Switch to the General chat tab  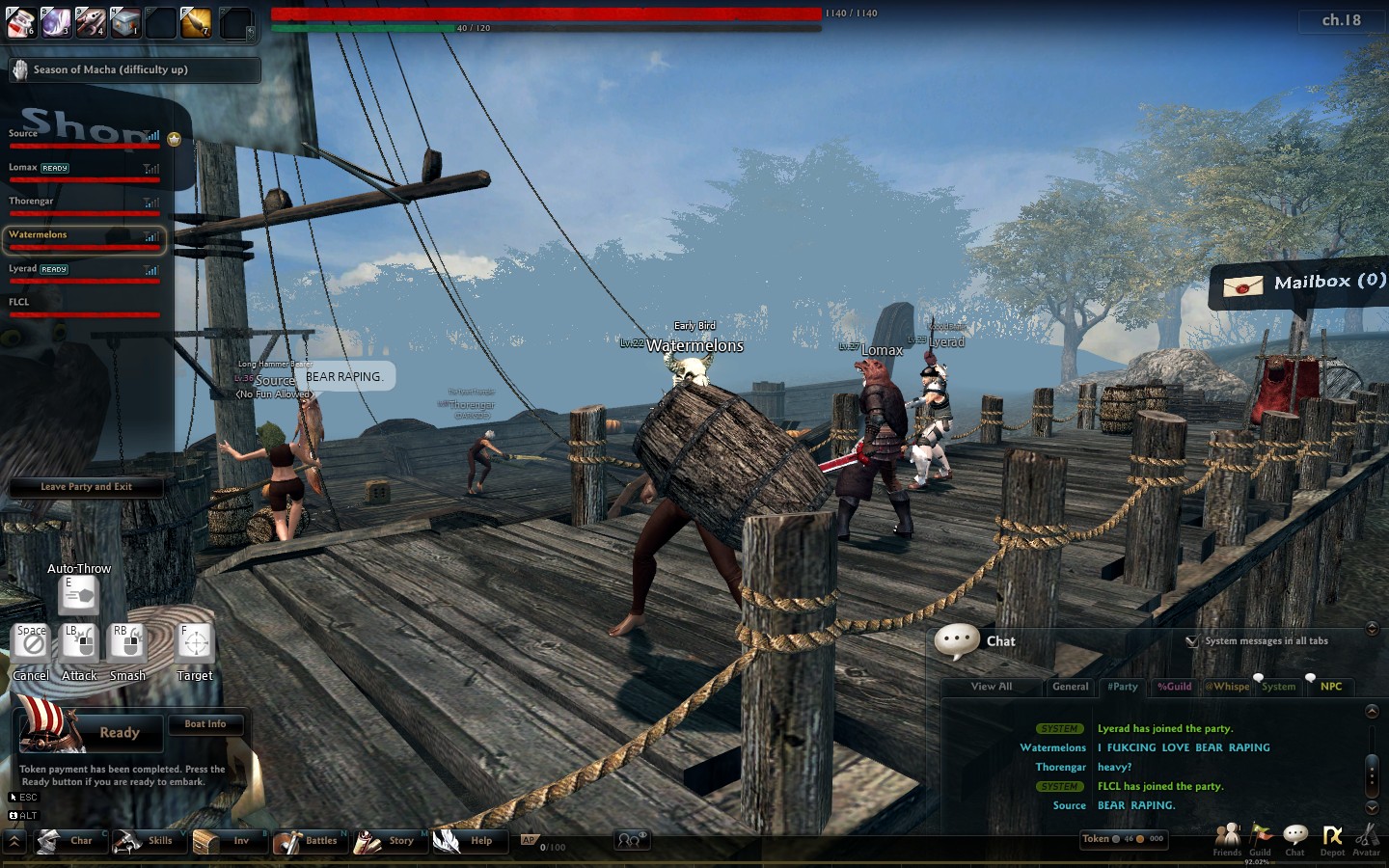1070,687
